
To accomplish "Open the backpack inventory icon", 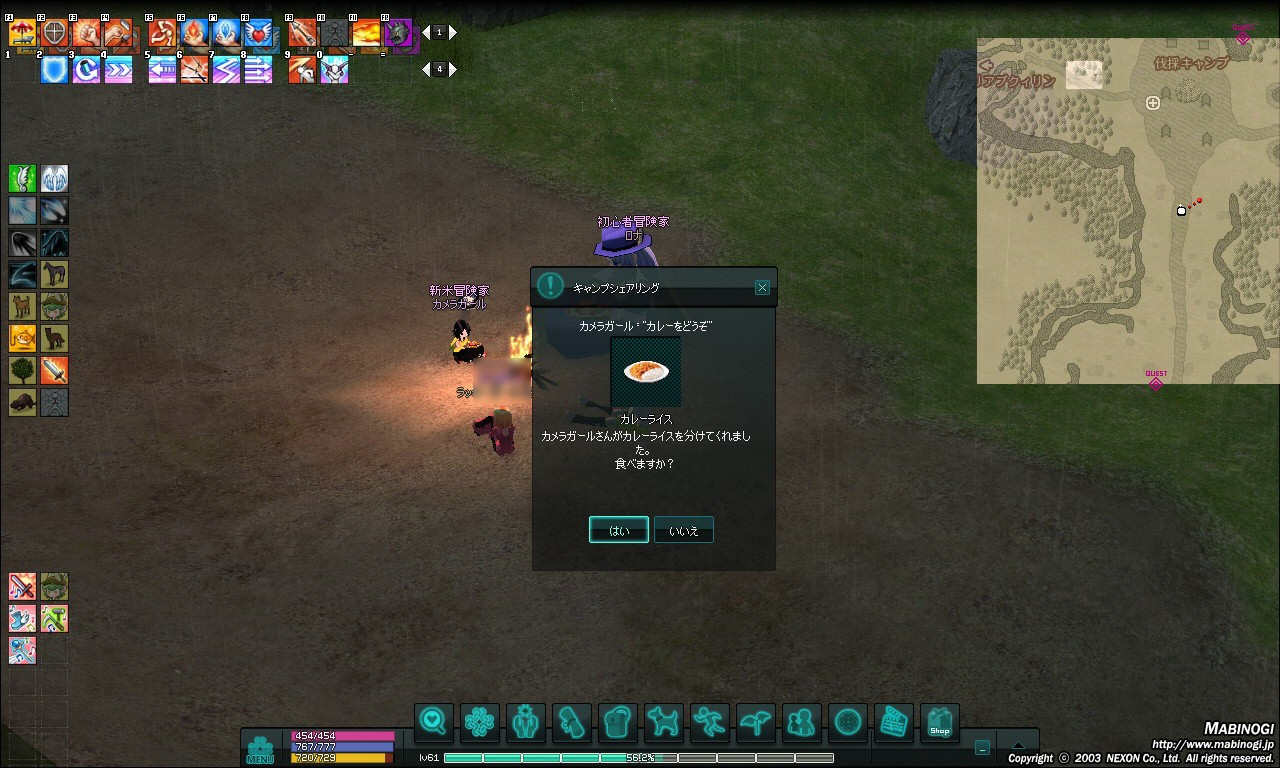I will pos(618,721).
